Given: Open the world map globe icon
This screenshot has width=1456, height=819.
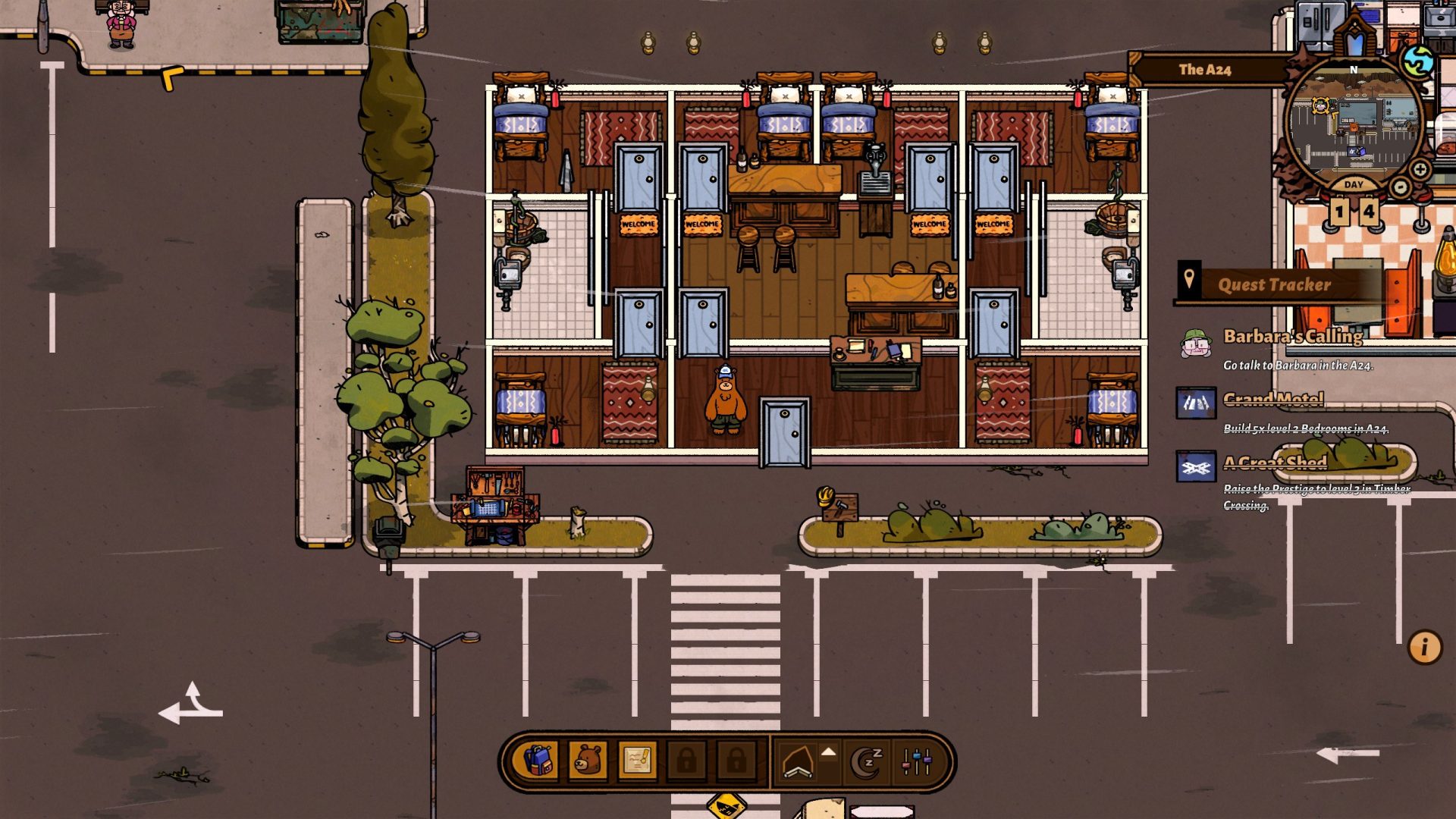Looking at the screenshot, I should coord(1417,62).
